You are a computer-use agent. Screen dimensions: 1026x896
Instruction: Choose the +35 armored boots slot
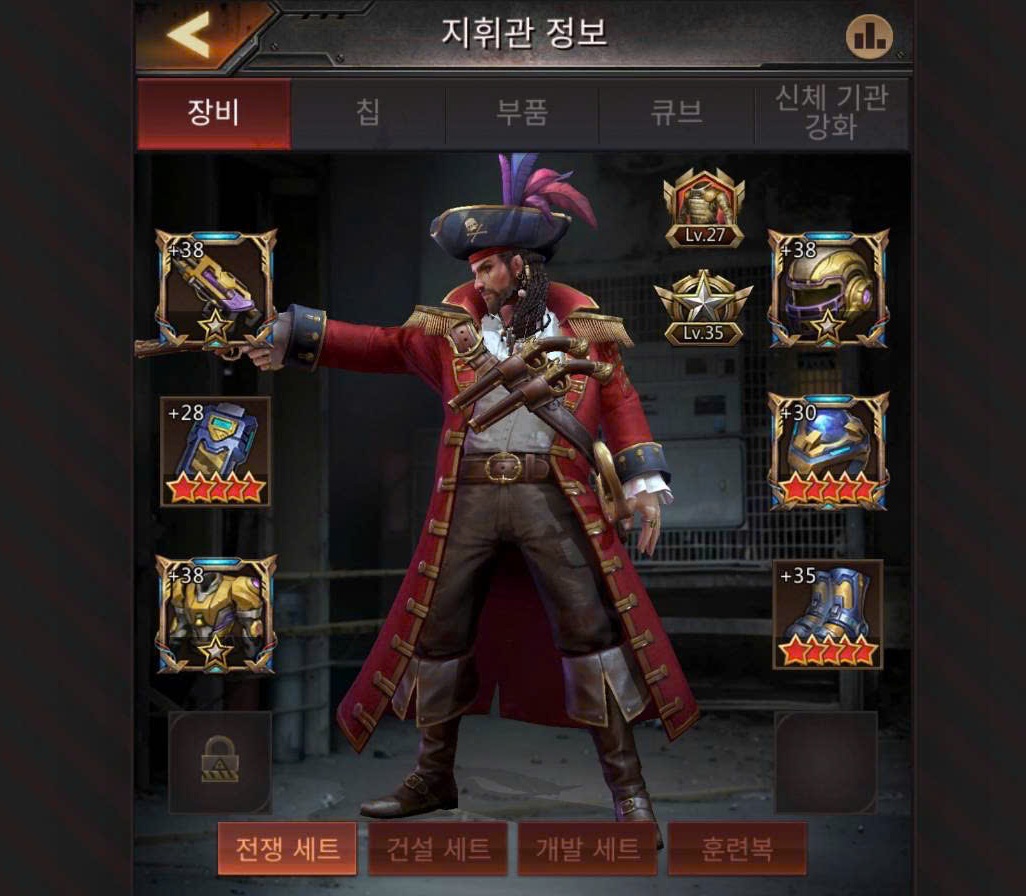pos(828,615)
